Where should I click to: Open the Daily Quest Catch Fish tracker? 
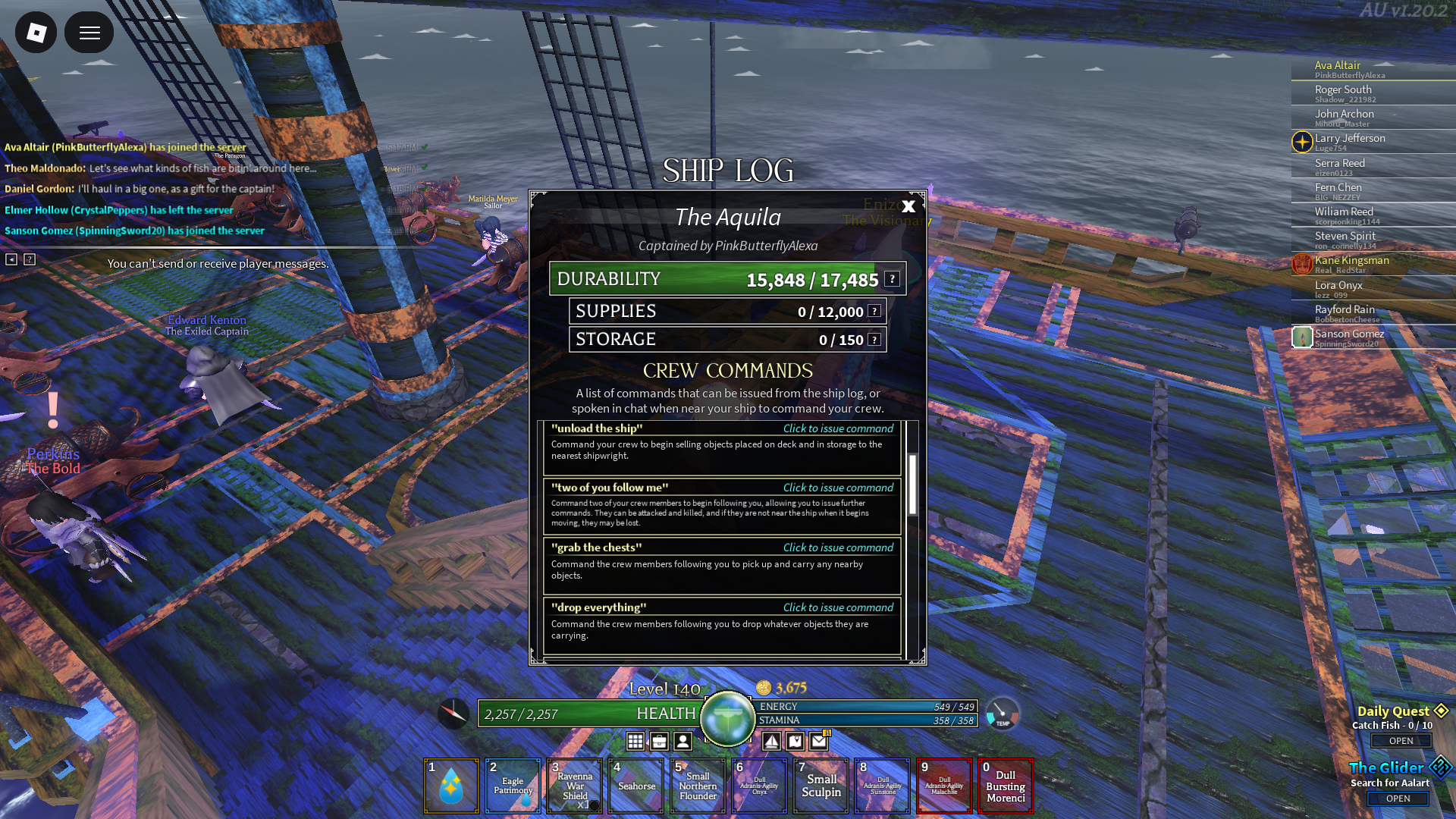(1401, 741)
